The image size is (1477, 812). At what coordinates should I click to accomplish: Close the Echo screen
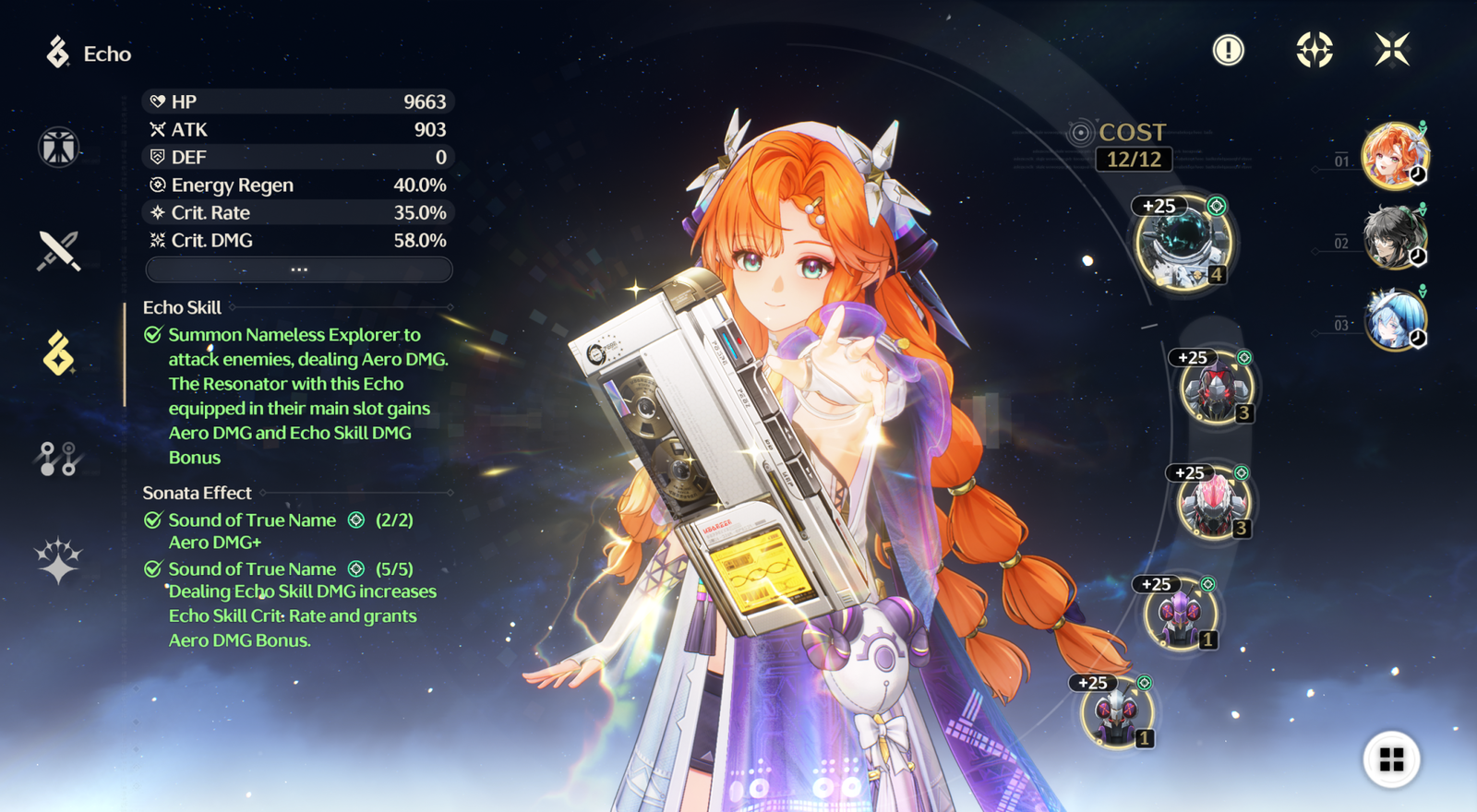1392,50
